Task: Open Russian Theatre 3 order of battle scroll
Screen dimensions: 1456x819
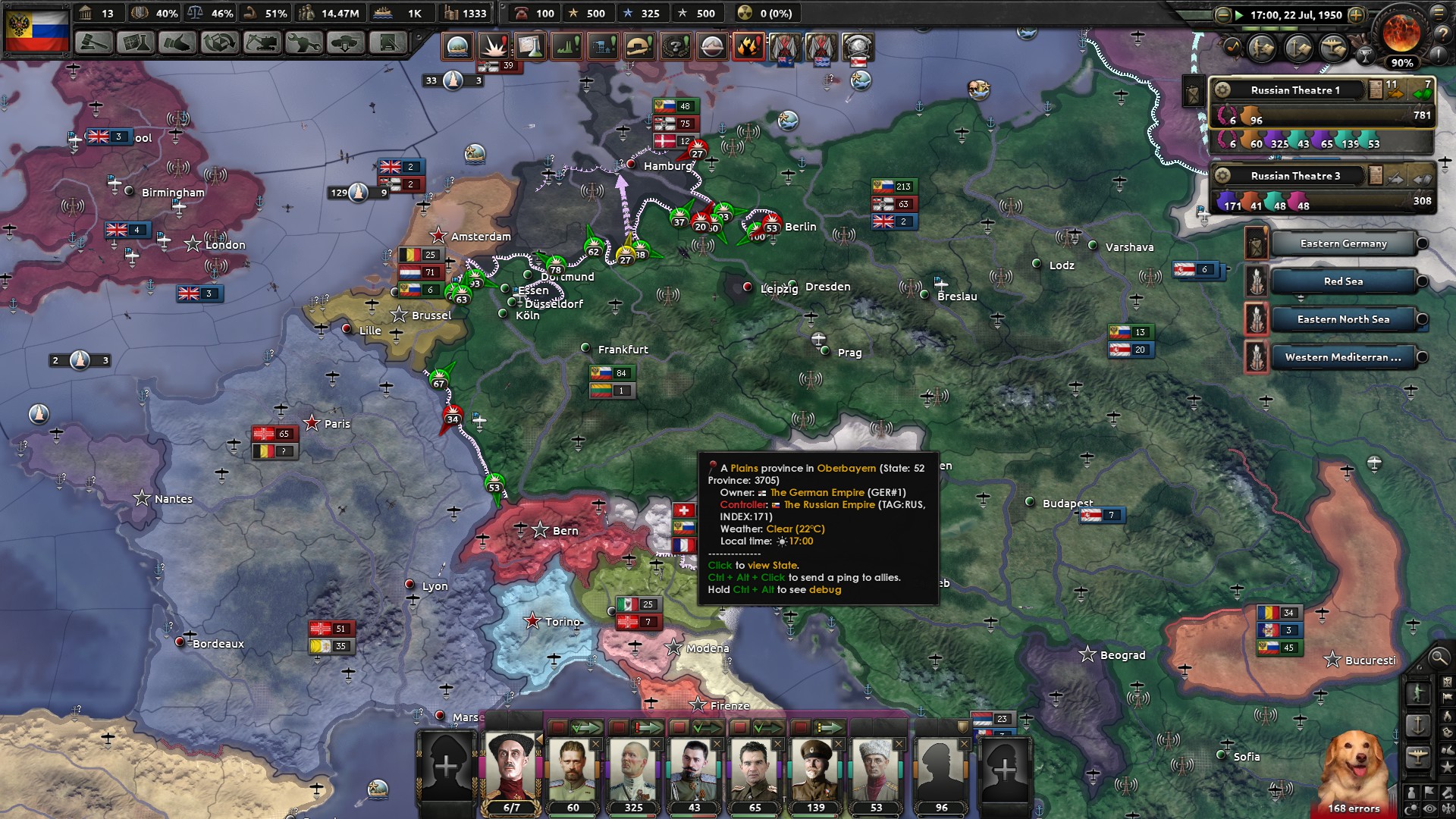Action: coord(1376,177)
